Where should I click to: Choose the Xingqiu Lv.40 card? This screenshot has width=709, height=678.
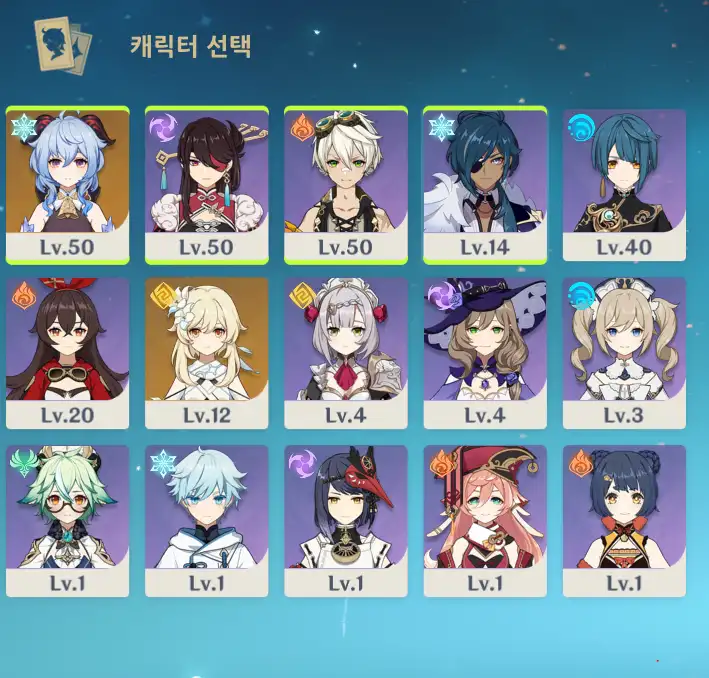(624, 184)
